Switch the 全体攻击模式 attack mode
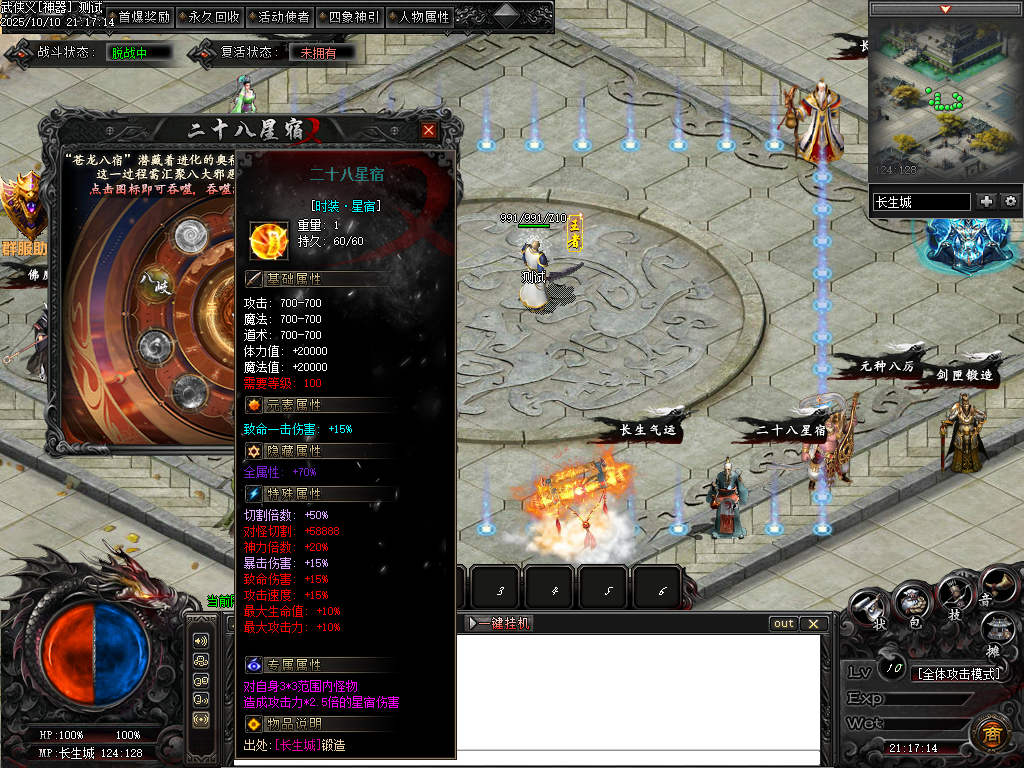1024x768 pixels. point(957,674)
